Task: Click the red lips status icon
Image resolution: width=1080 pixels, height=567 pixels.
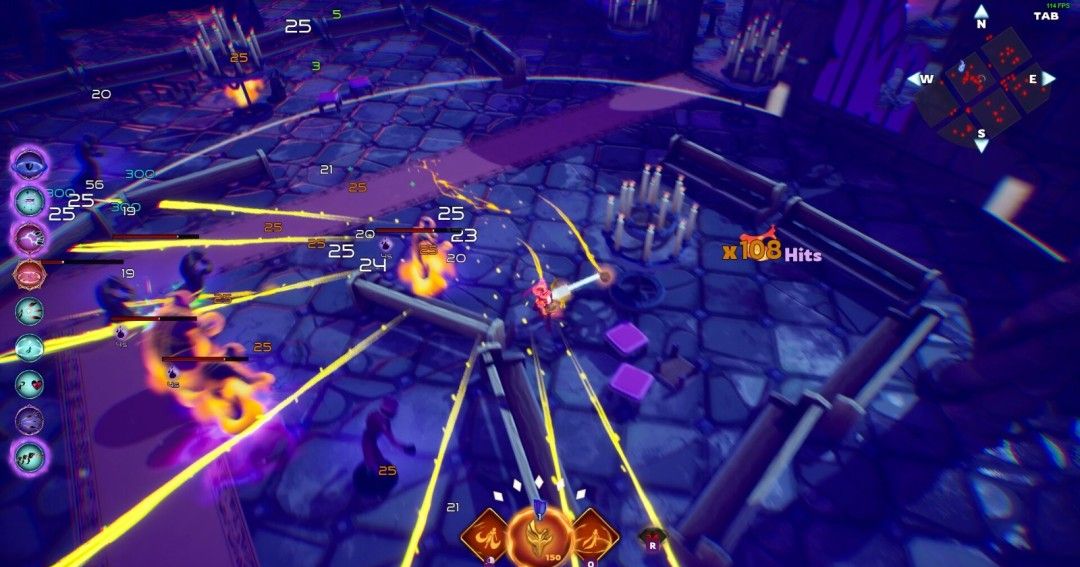Action: 30,273
